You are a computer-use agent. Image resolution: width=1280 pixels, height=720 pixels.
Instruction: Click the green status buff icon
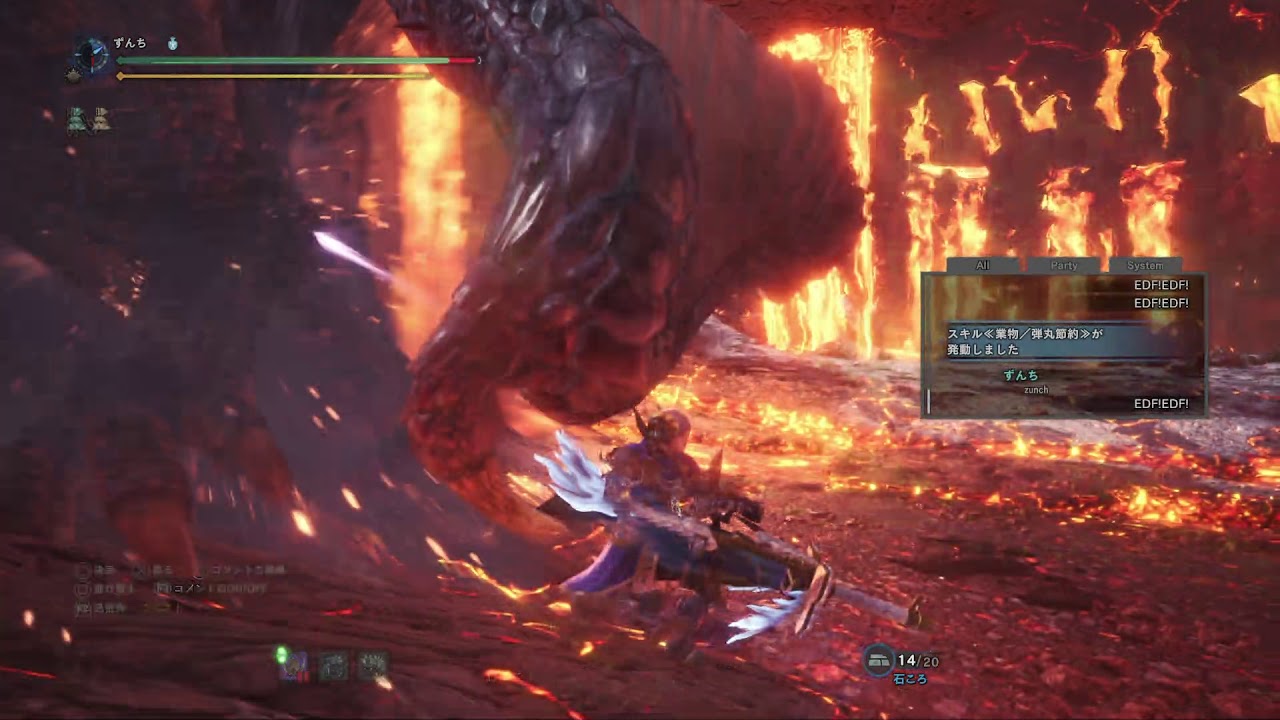pyautogui.click(x=77, y=120)
